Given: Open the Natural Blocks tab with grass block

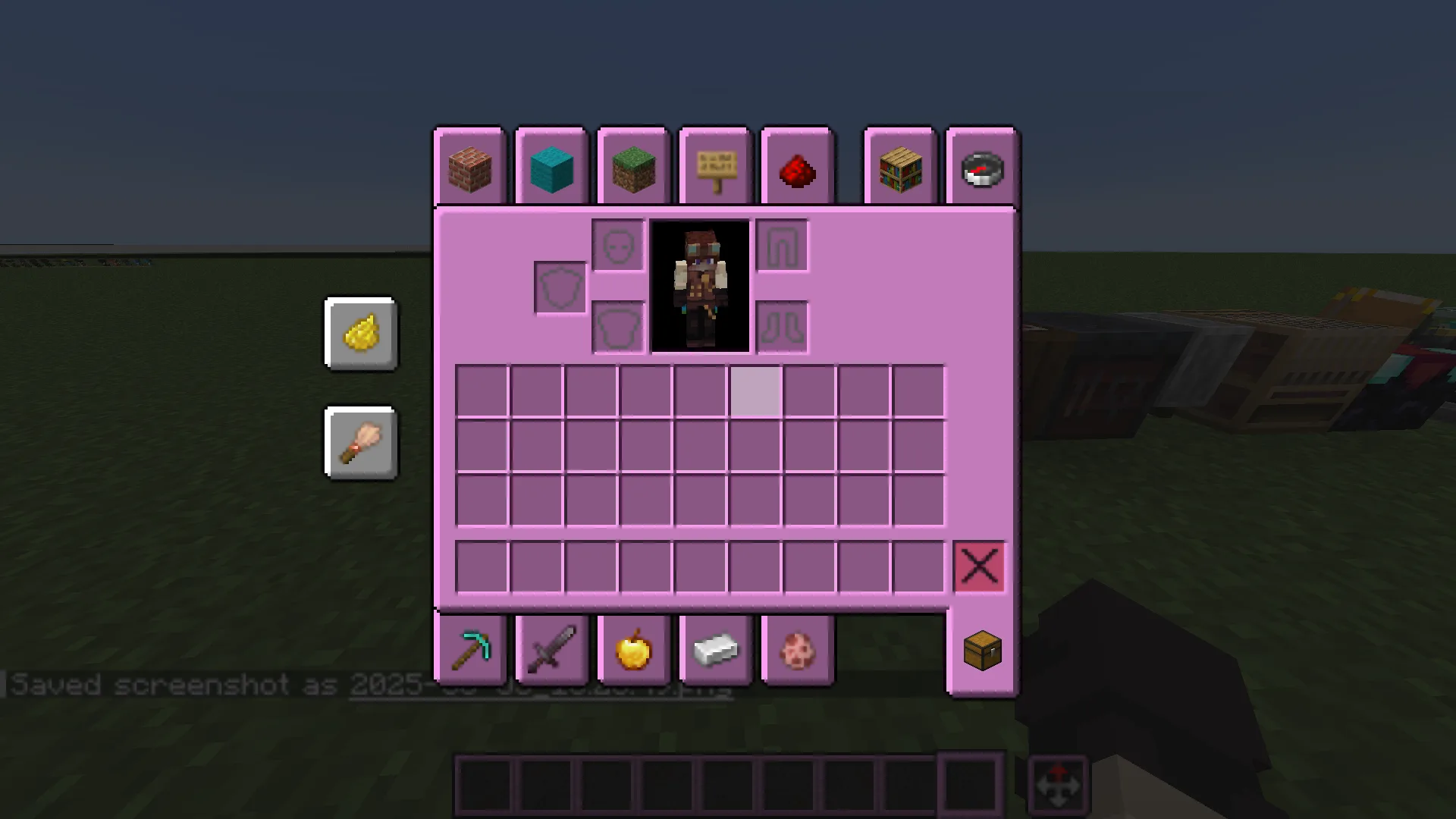Looking at the screenshot, I should click(632, 168).
